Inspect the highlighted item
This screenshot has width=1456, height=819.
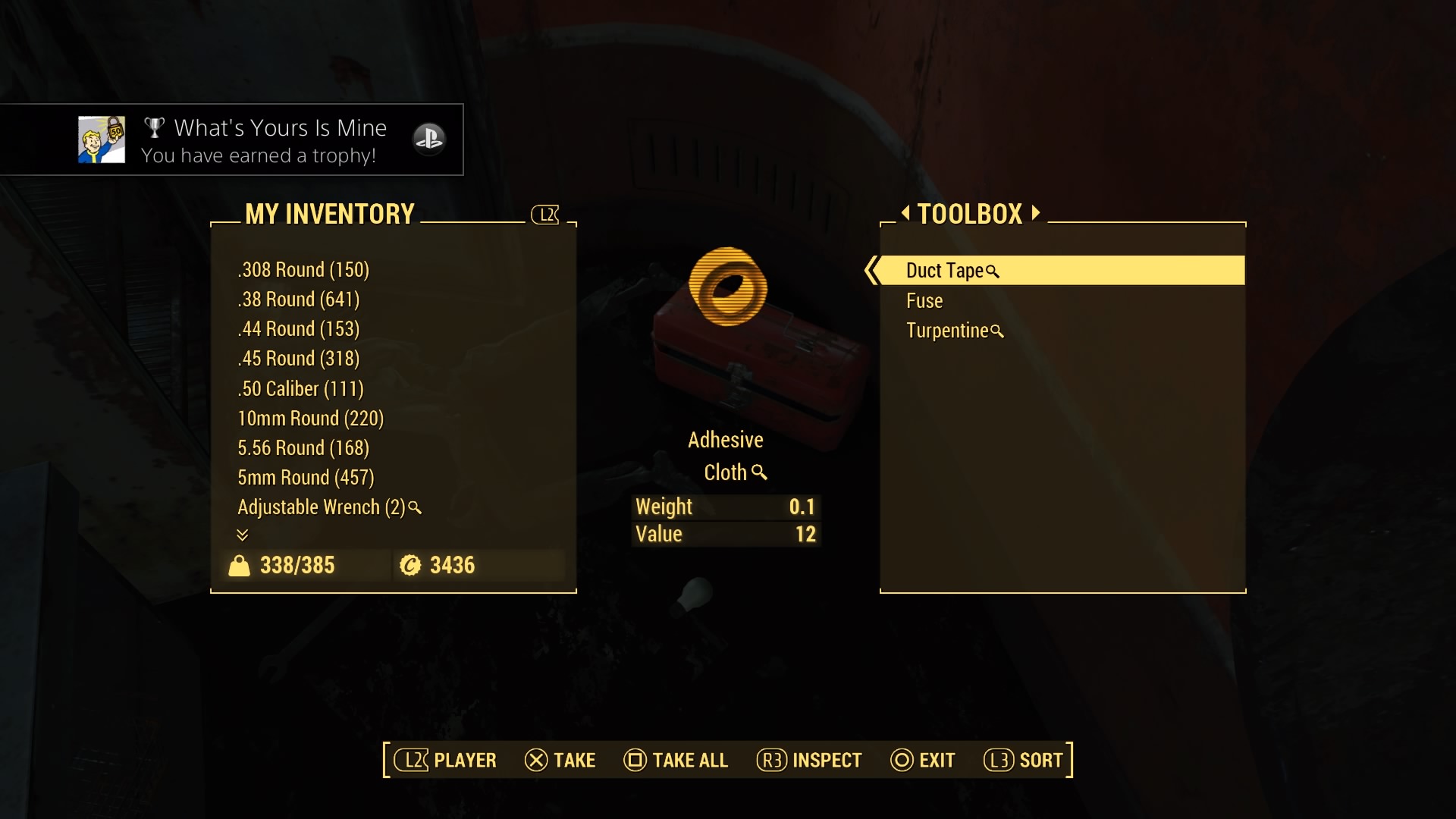click(x=809, y=760)
